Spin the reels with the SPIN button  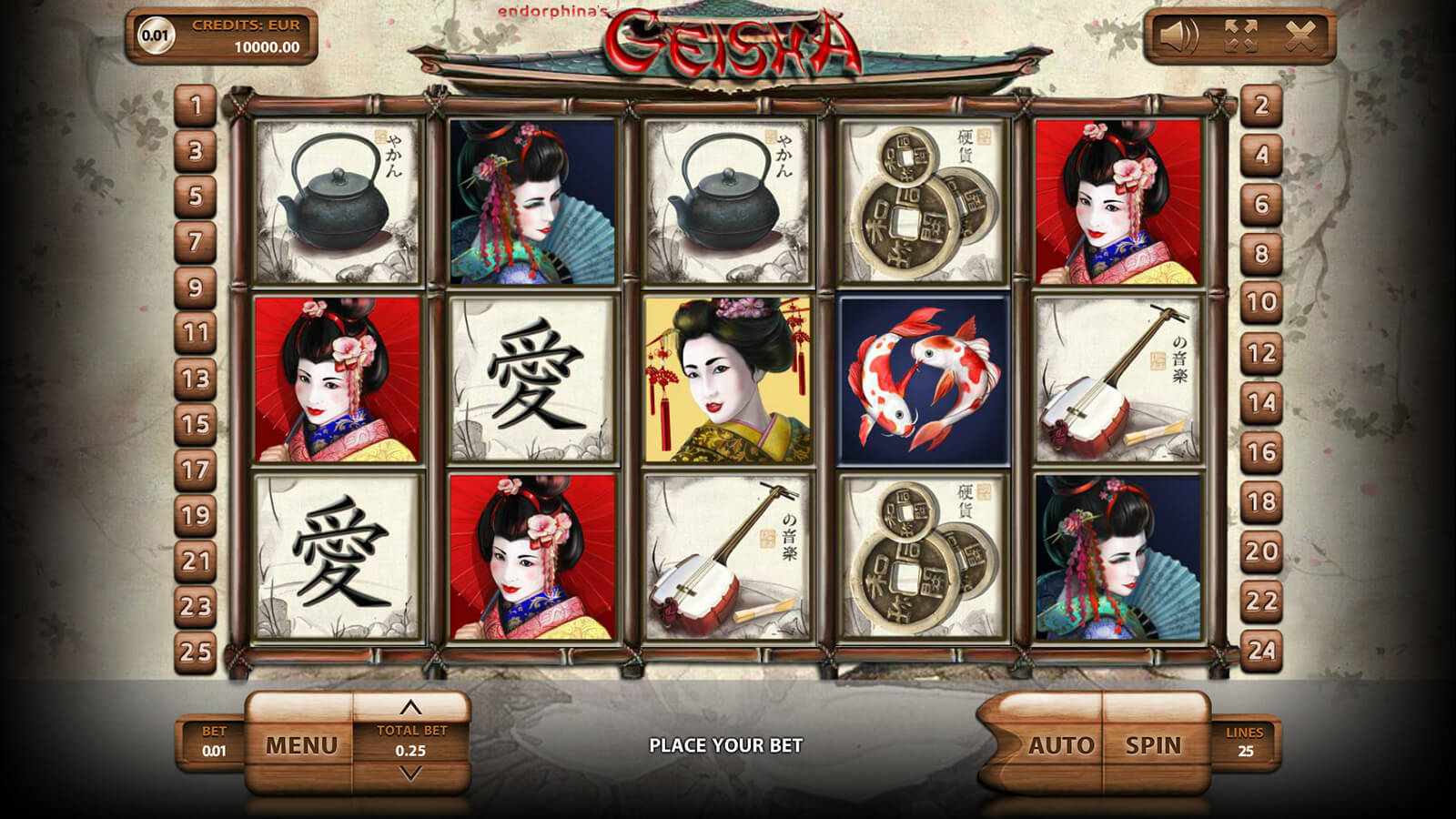click(1153, 745)
